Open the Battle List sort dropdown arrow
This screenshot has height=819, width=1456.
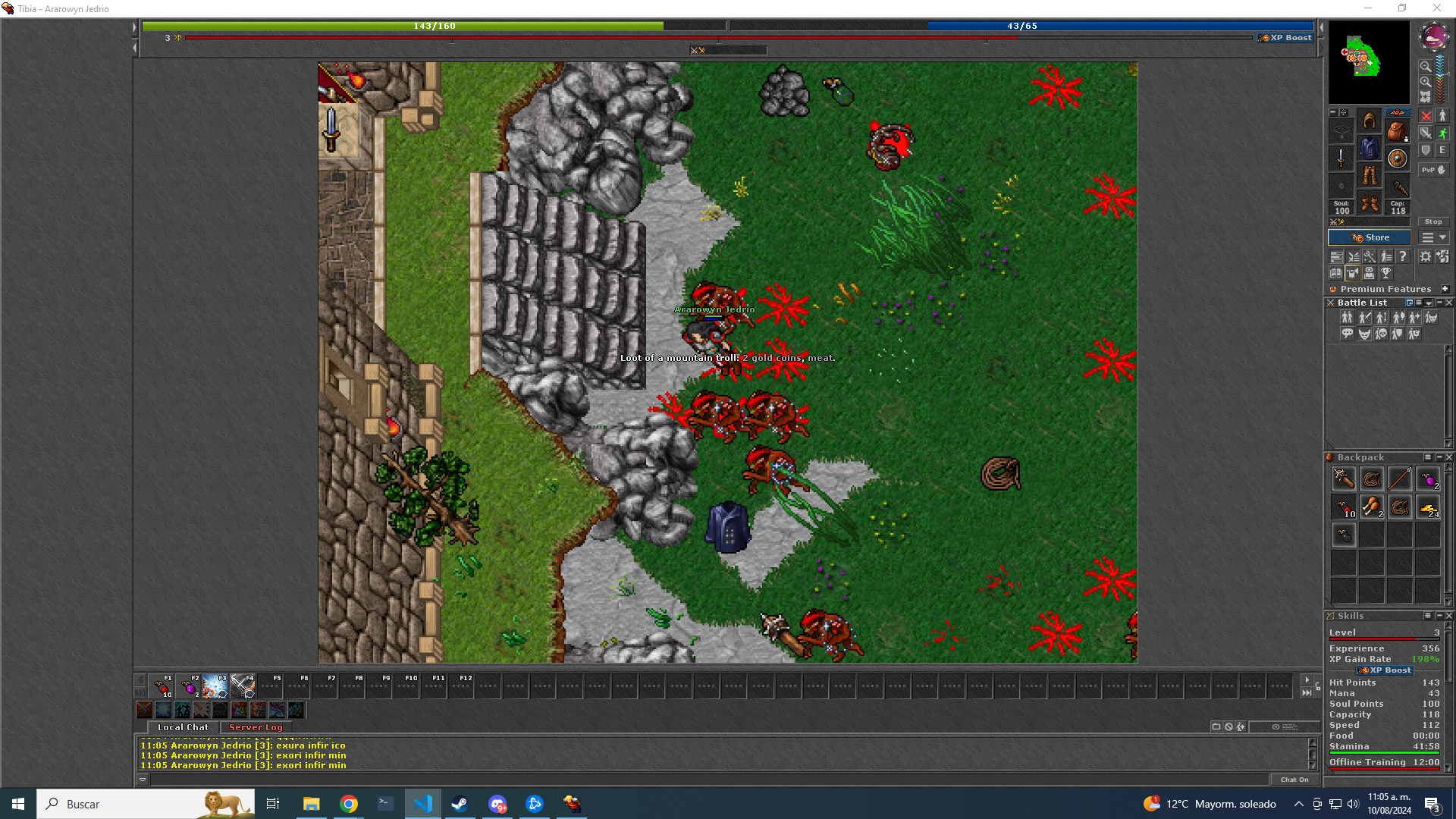point(1428,303)
